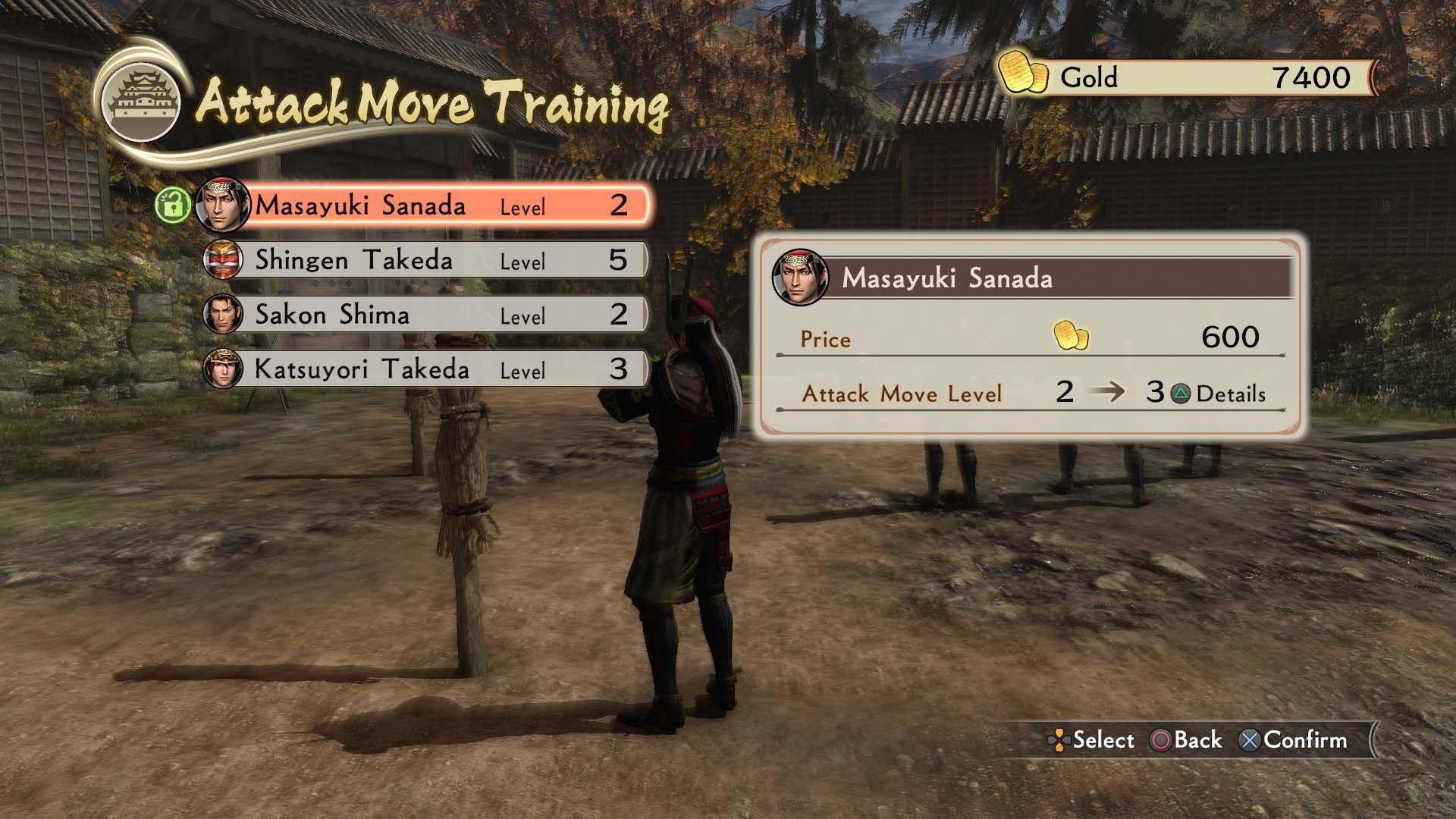Select Masayuki Sanada's character portrait
1456x819 pixels.
(223, 204)
